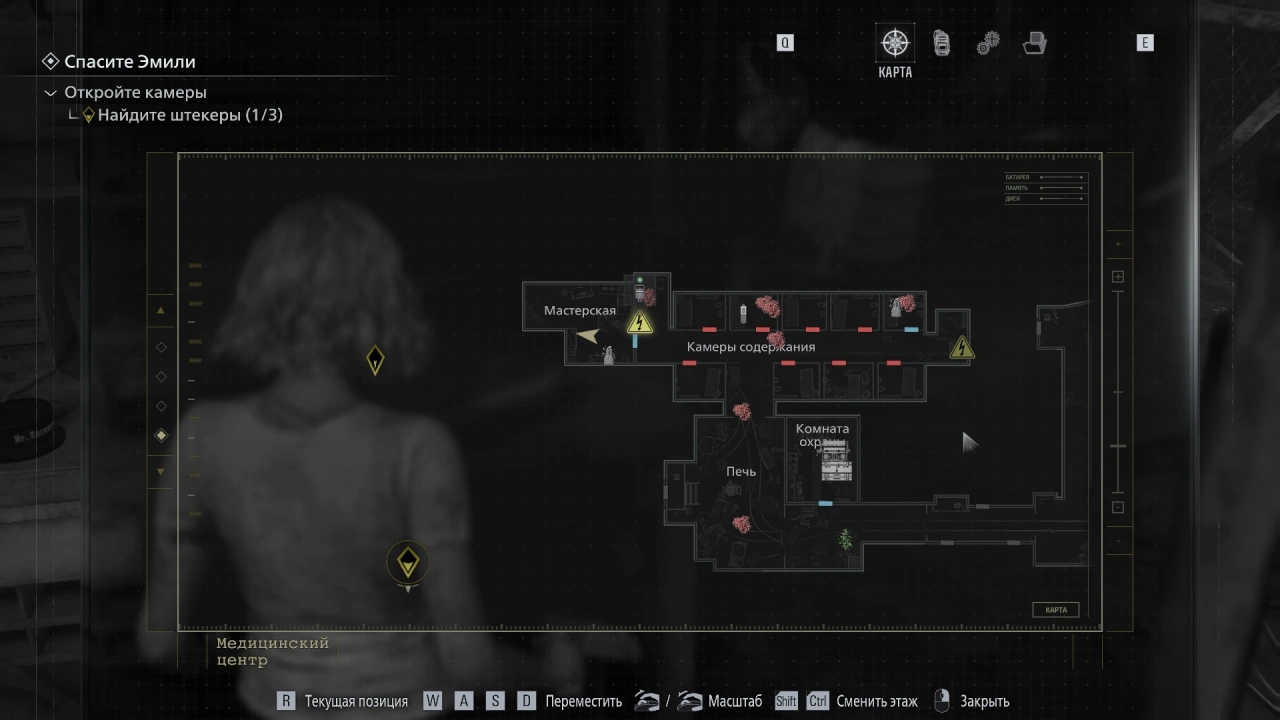This screenshot has width=1280, height=720.
Task: Click the floor-up arrow on floor selector
Action: (161, 311)
